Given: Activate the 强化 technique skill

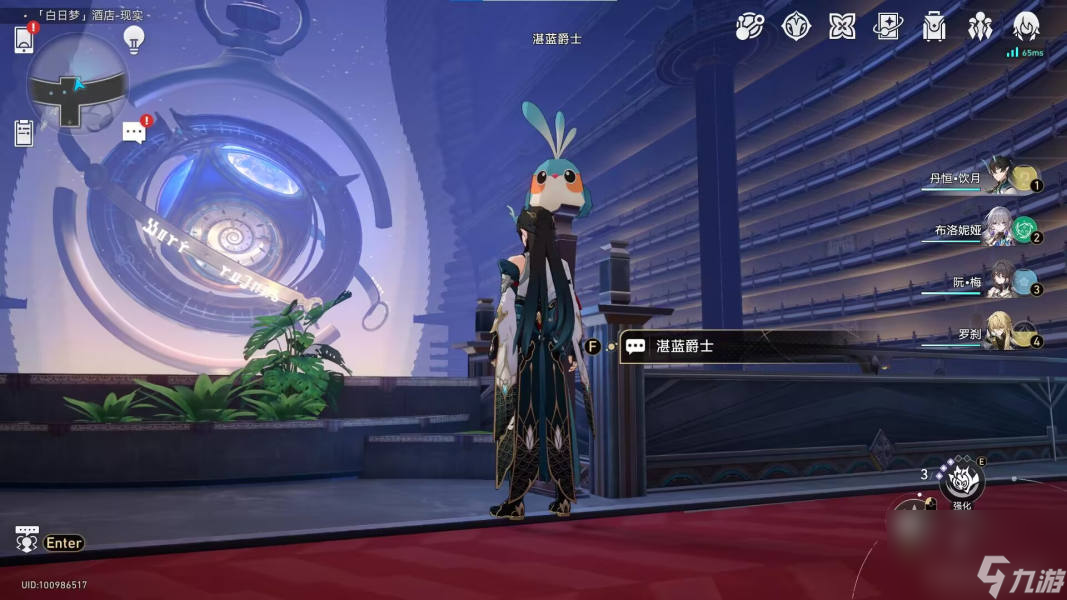Looking at the screenshot, I should 962,480.
